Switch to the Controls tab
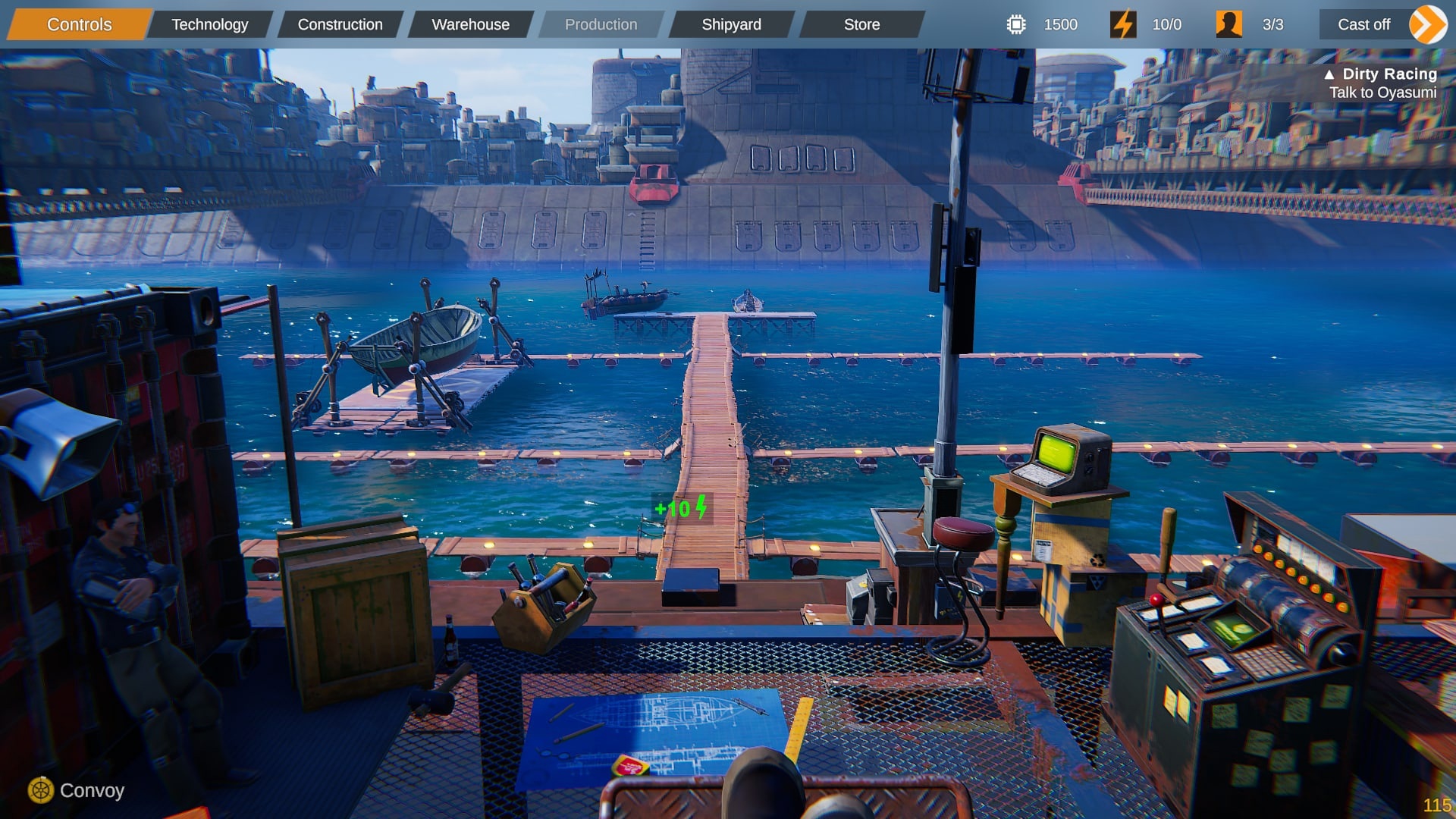Viewport: 1456px width, 819px height. (x=79, y=24)
